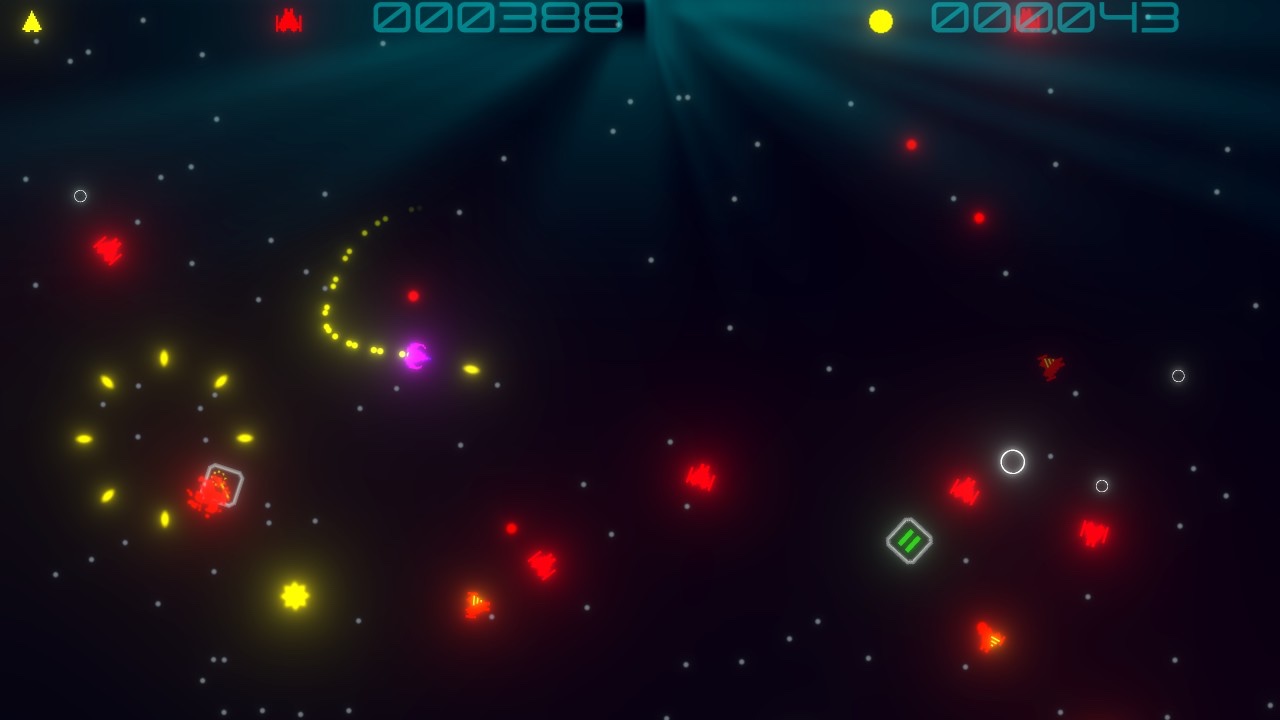Screen dimensions: 1280x720
Task: Select the purple enemy near the yellow dotted trail
Action: coord(415,356)
